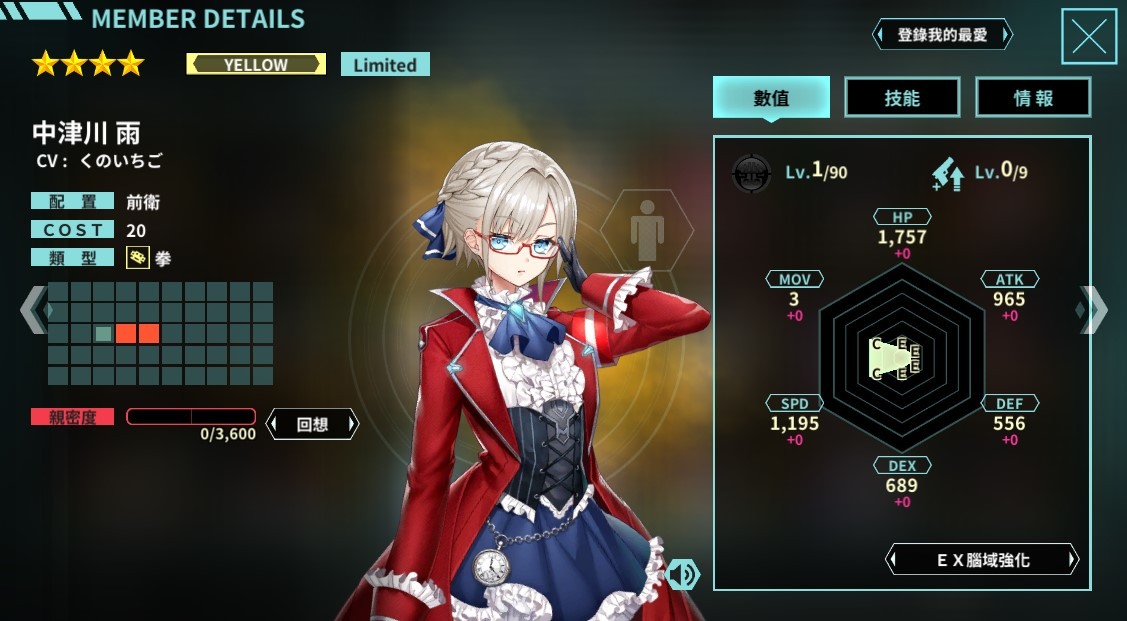Switch to the 數值 stats tab
Screen dimensions: 1127x621
click(771, 98)
